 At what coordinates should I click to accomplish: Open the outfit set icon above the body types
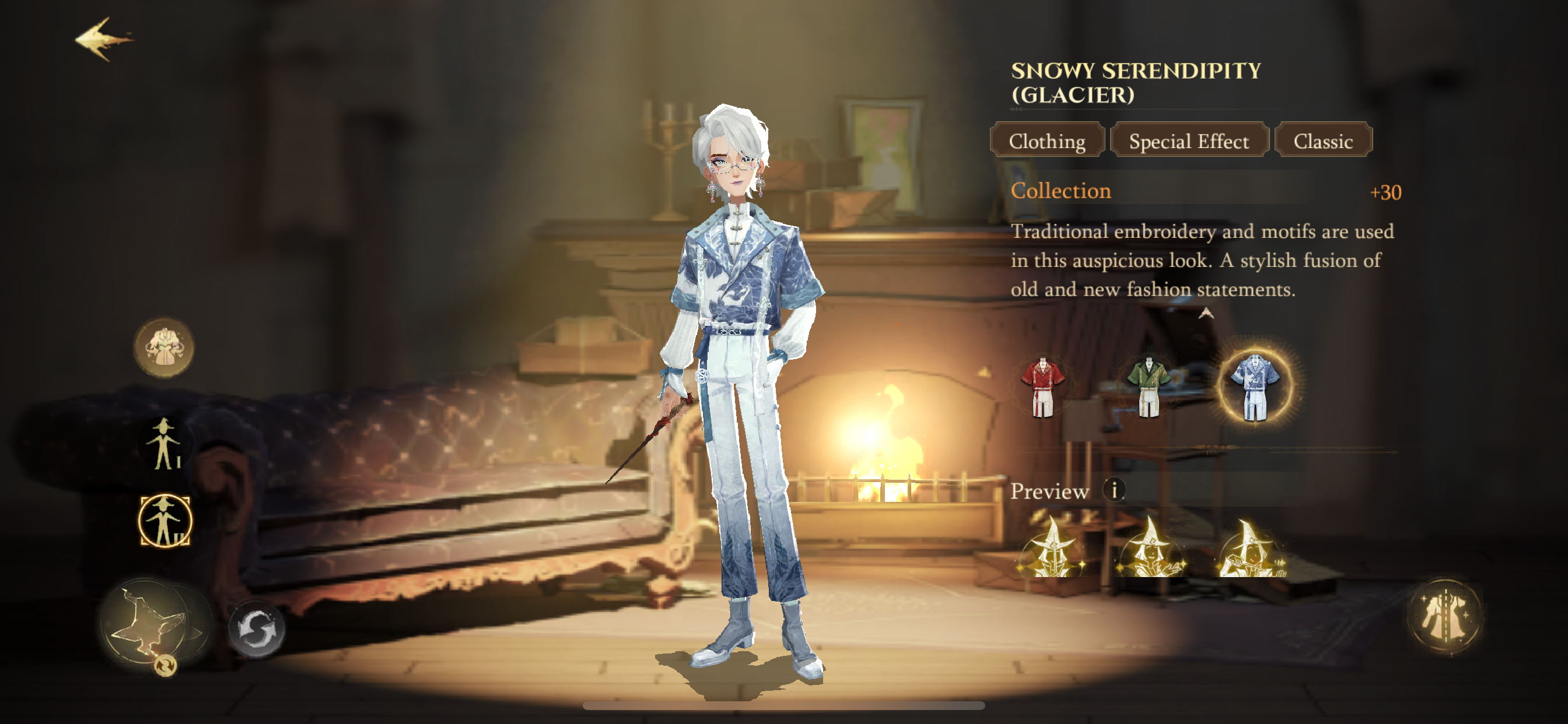tap(164, 347)
